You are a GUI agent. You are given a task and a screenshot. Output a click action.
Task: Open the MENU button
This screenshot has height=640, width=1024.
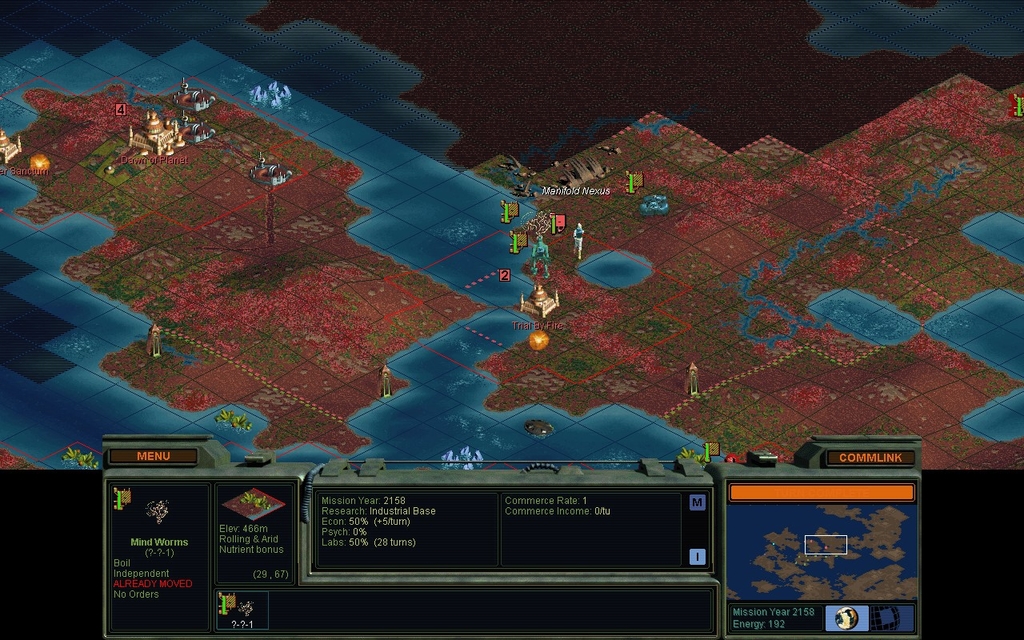153,457
